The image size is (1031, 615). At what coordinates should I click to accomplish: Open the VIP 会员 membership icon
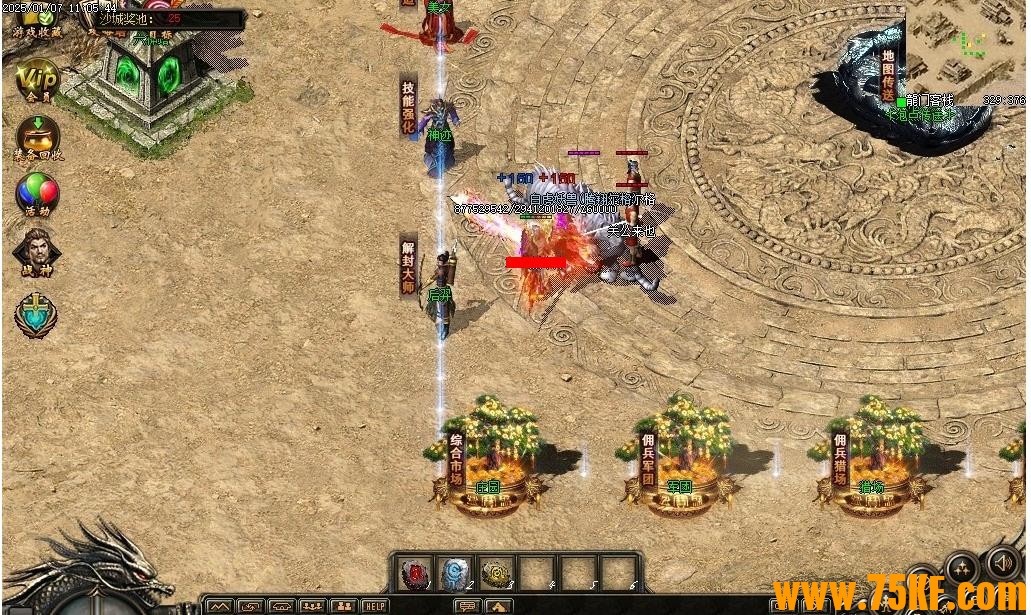click(39, 78)
